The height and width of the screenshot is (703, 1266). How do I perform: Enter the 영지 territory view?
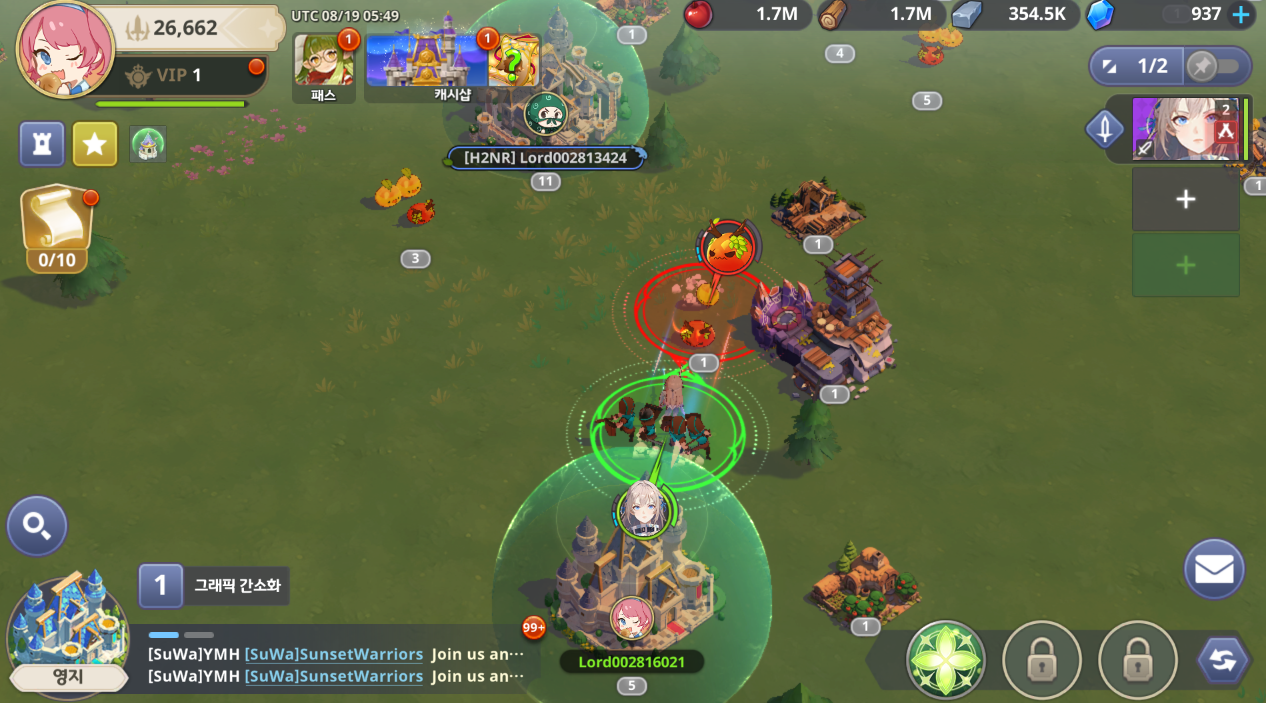coord(67,635)
